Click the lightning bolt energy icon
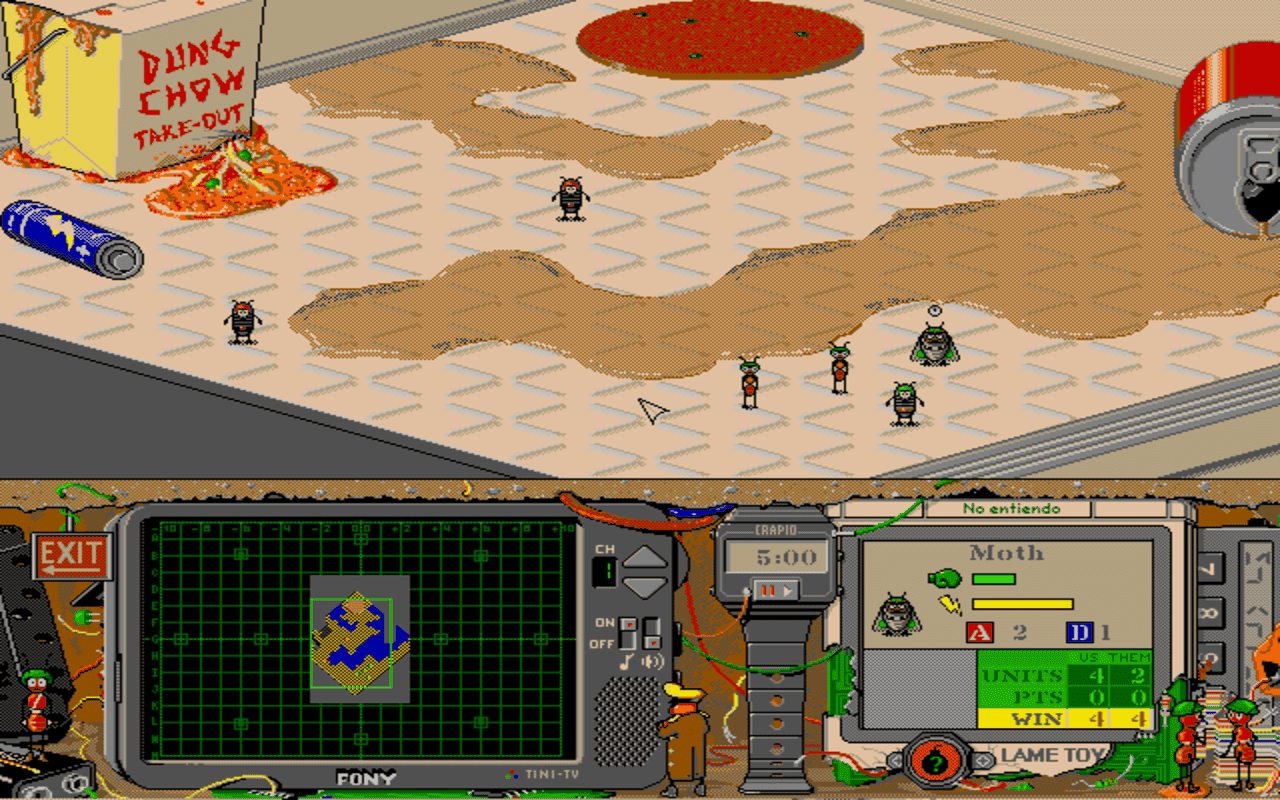Screen dimensions: 1280x800 point(948,604)
